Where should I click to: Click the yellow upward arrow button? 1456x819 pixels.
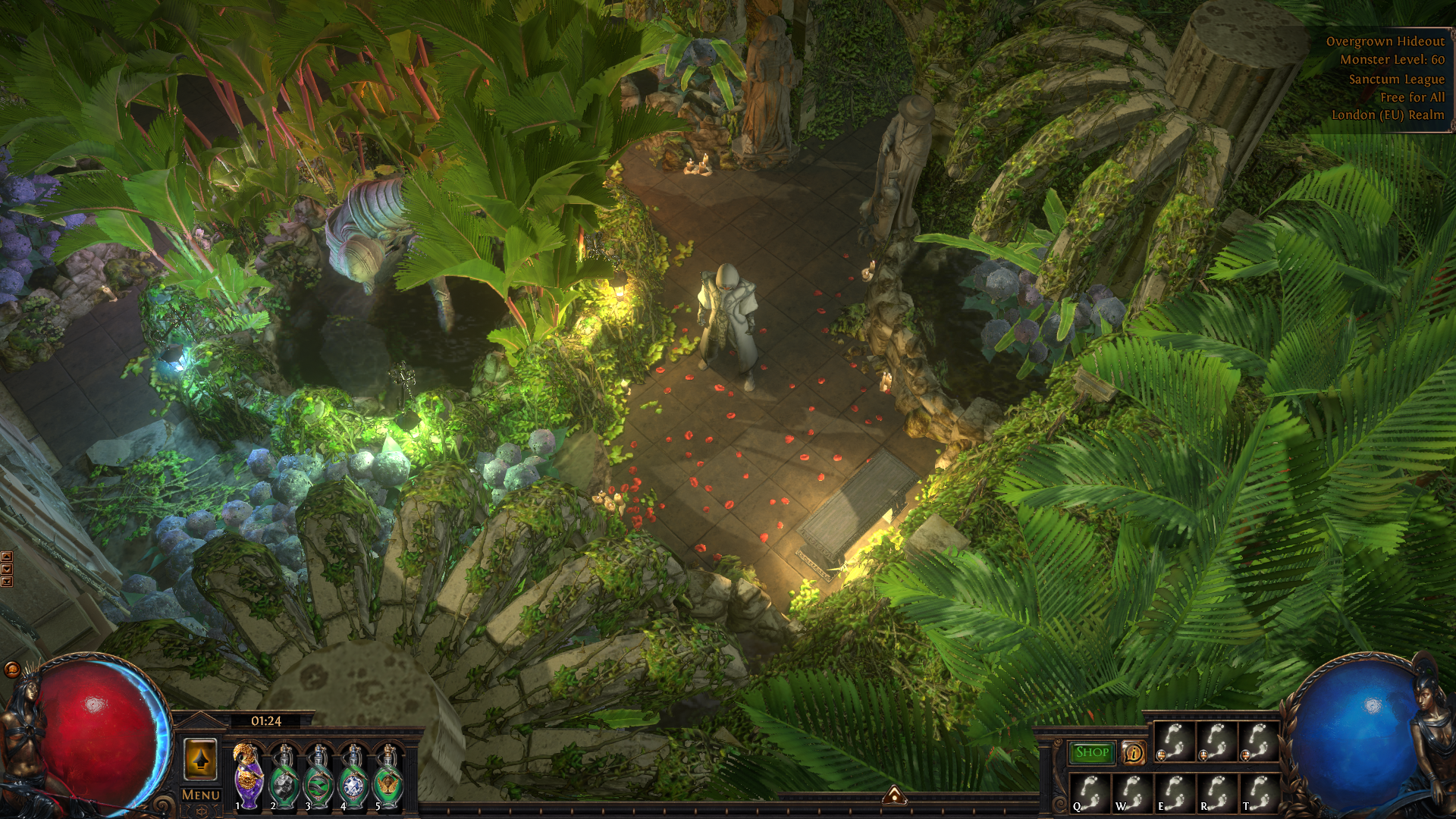click(201, 758)
